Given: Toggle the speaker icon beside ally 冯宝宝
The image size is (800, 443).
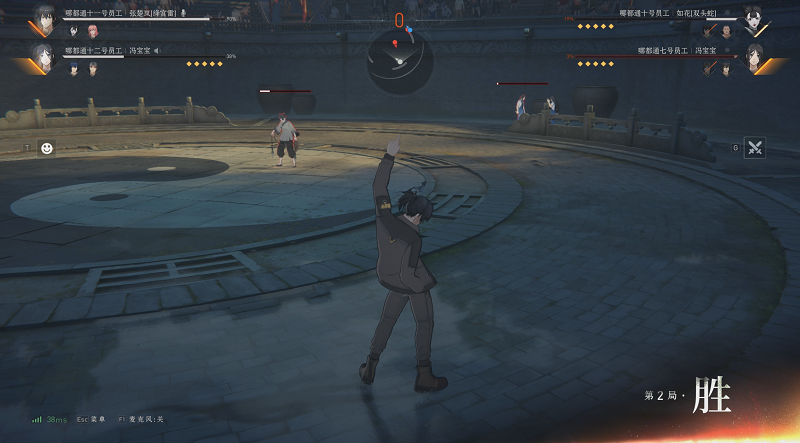Looking at the screenshot, I should pyautogui.click(x=157, y=50).
